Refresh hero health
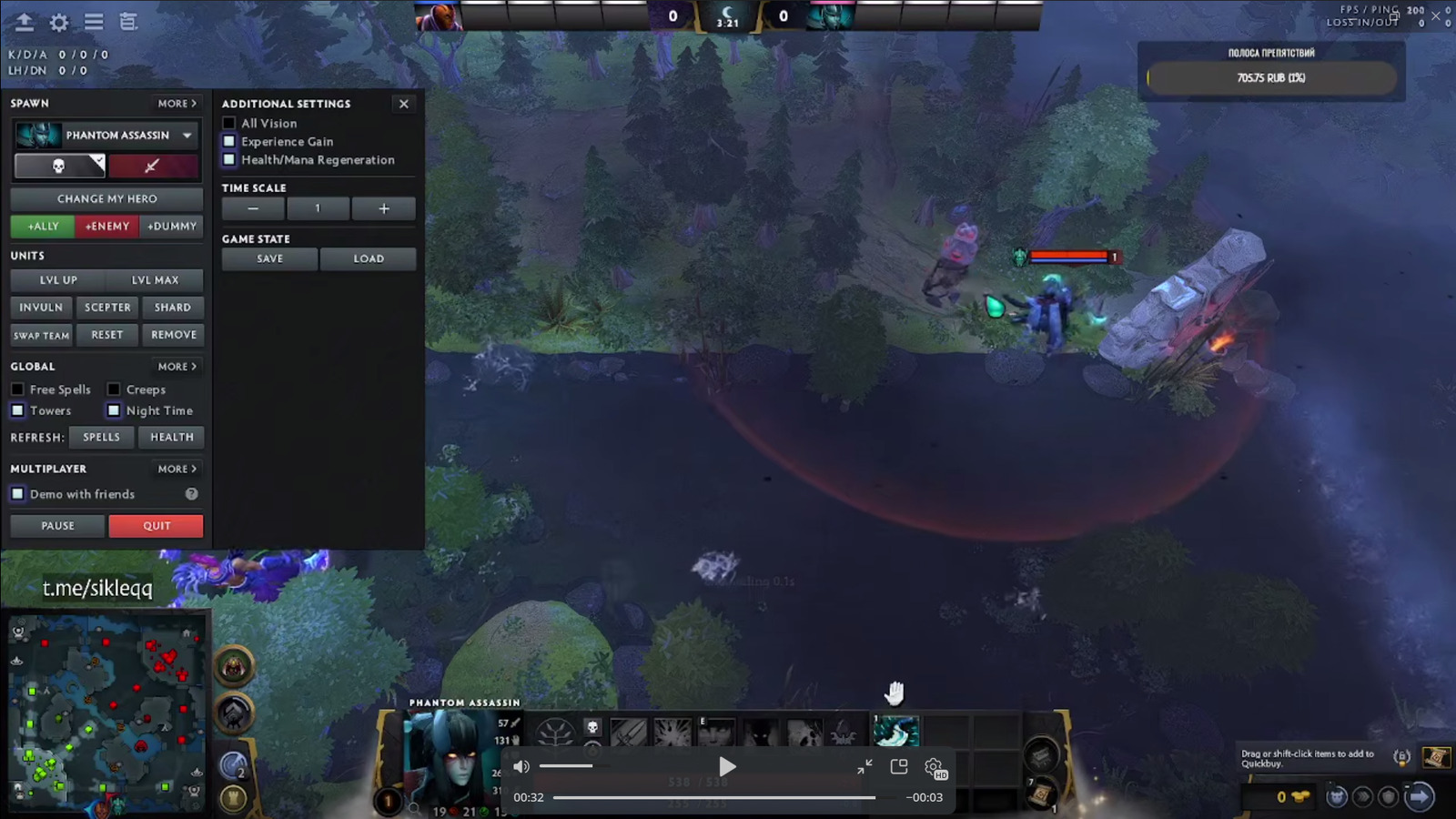The image size is (1456, 819). pyautogui.click(x=171, y=437)
